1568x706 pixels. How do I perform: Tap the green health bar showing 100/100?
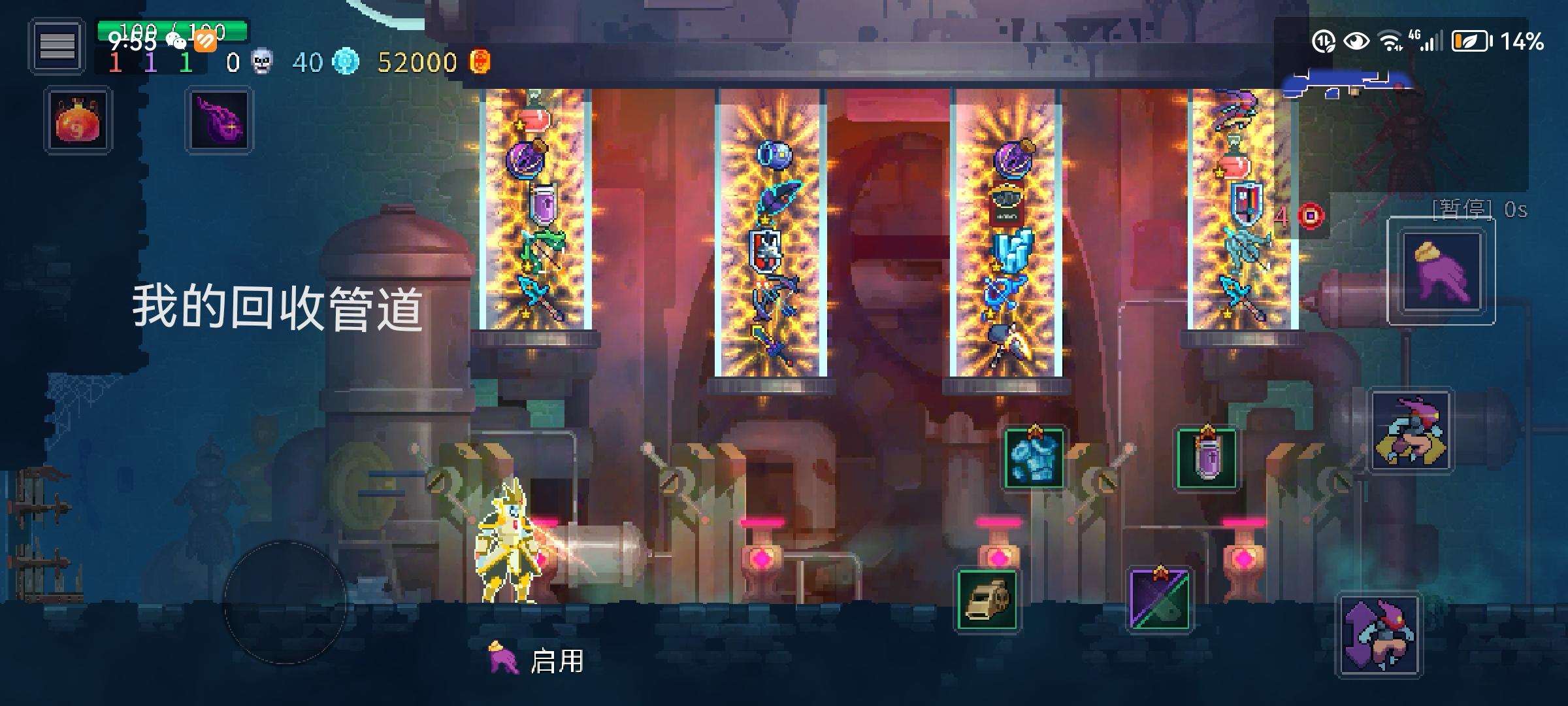pos(173,29)
